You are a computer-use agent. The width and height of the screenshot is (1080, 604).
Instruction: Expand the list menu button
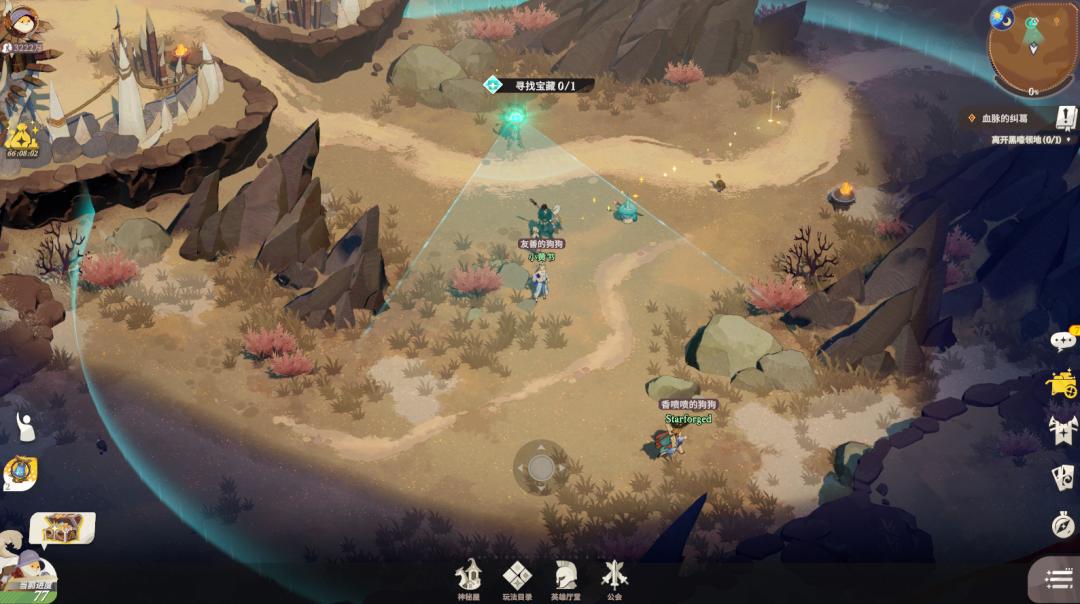click(1058, 579)
